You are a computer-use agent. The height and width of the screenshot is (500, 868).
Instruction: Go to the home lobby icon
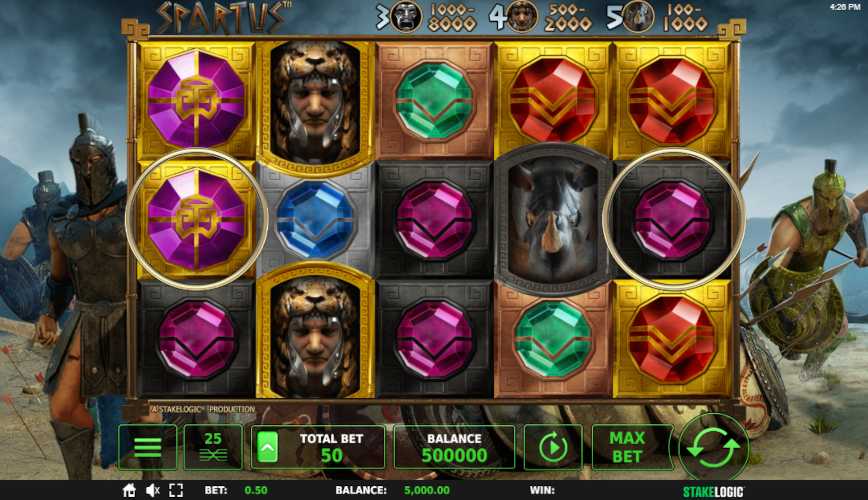pos(129,491)
